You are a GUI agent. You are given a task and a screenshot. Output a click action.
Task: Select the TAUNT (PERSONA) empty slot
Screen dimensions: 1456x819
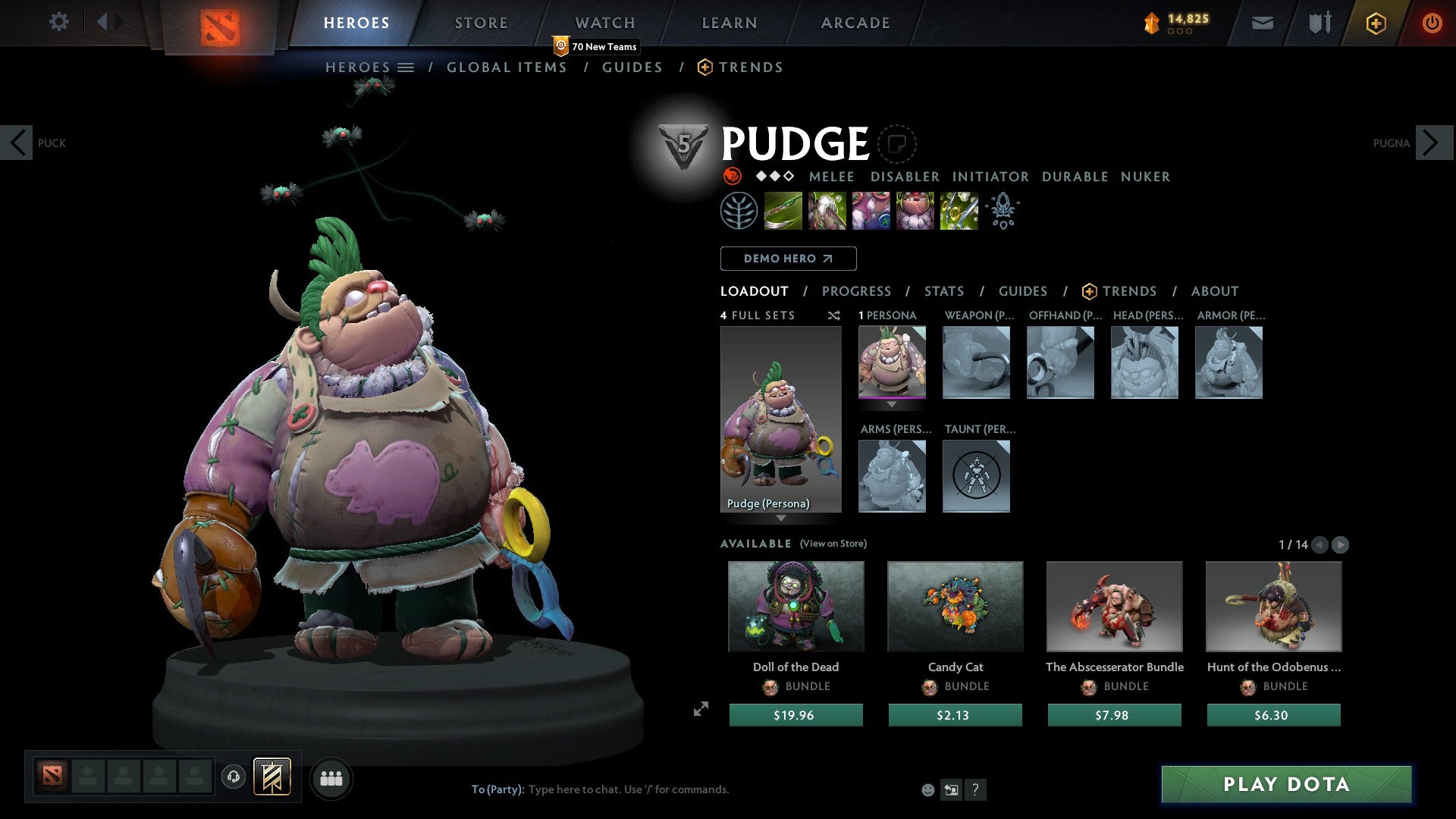click(x=976, y=476)
